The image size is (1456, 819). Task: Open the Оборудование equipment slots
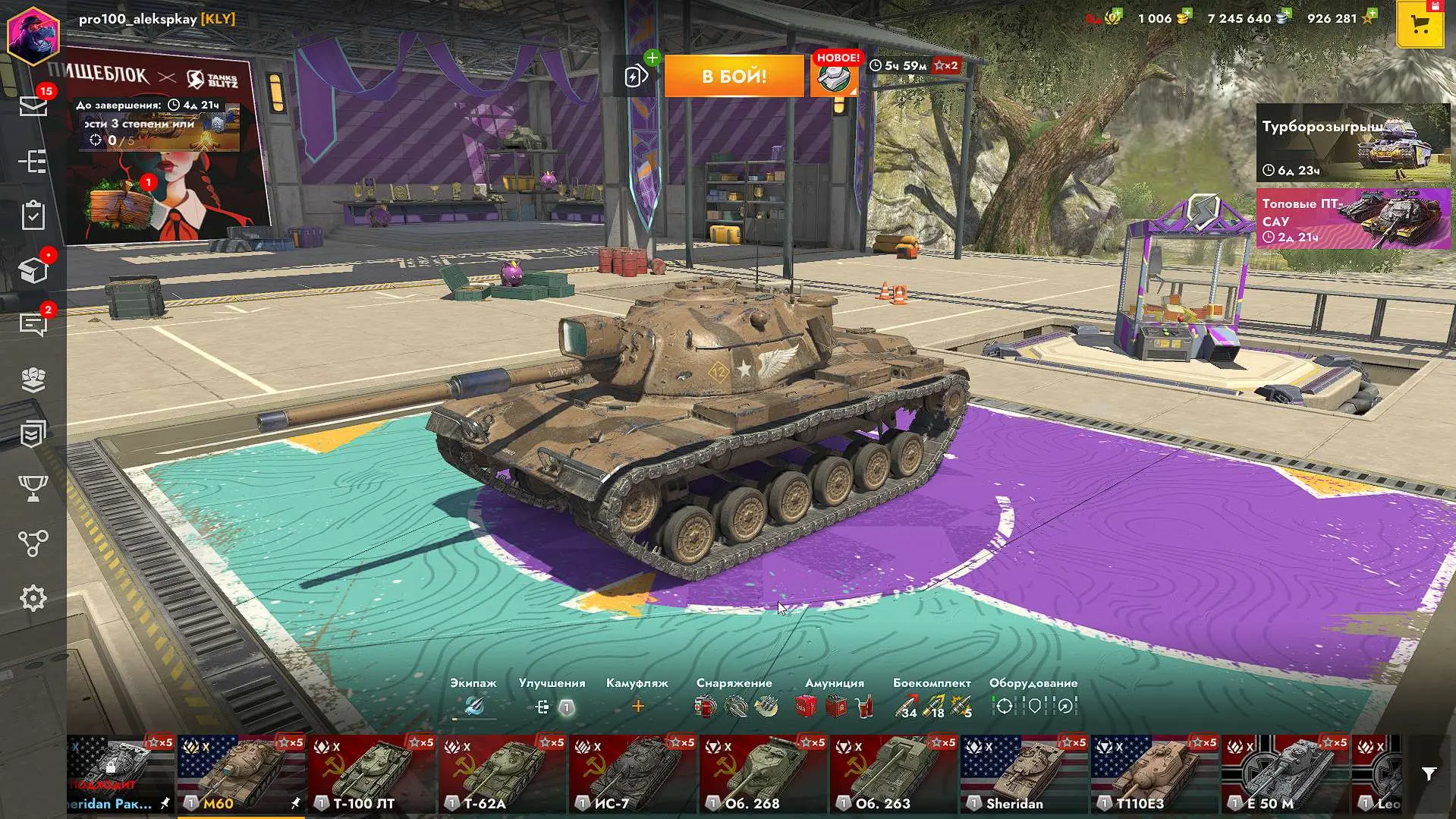pos(1033,707)
